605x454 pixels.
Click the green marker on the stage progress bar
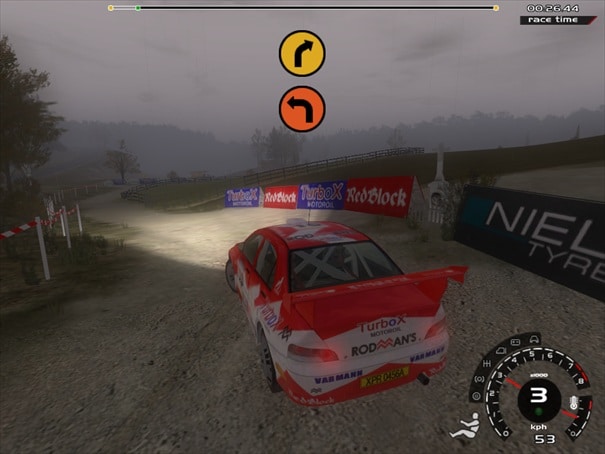pyautogui.click(x=138, y=8)
